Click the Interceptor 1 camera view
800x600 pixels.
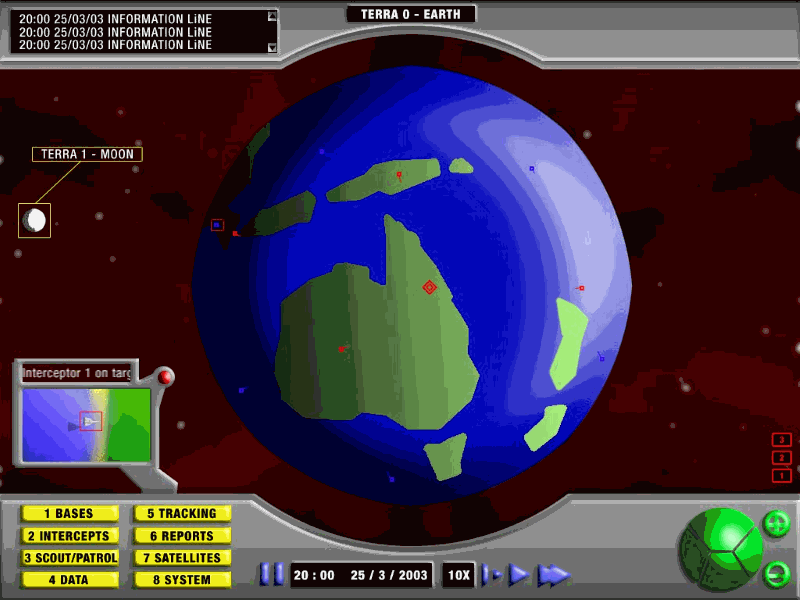pyautogui.click(x=86, y=423)
